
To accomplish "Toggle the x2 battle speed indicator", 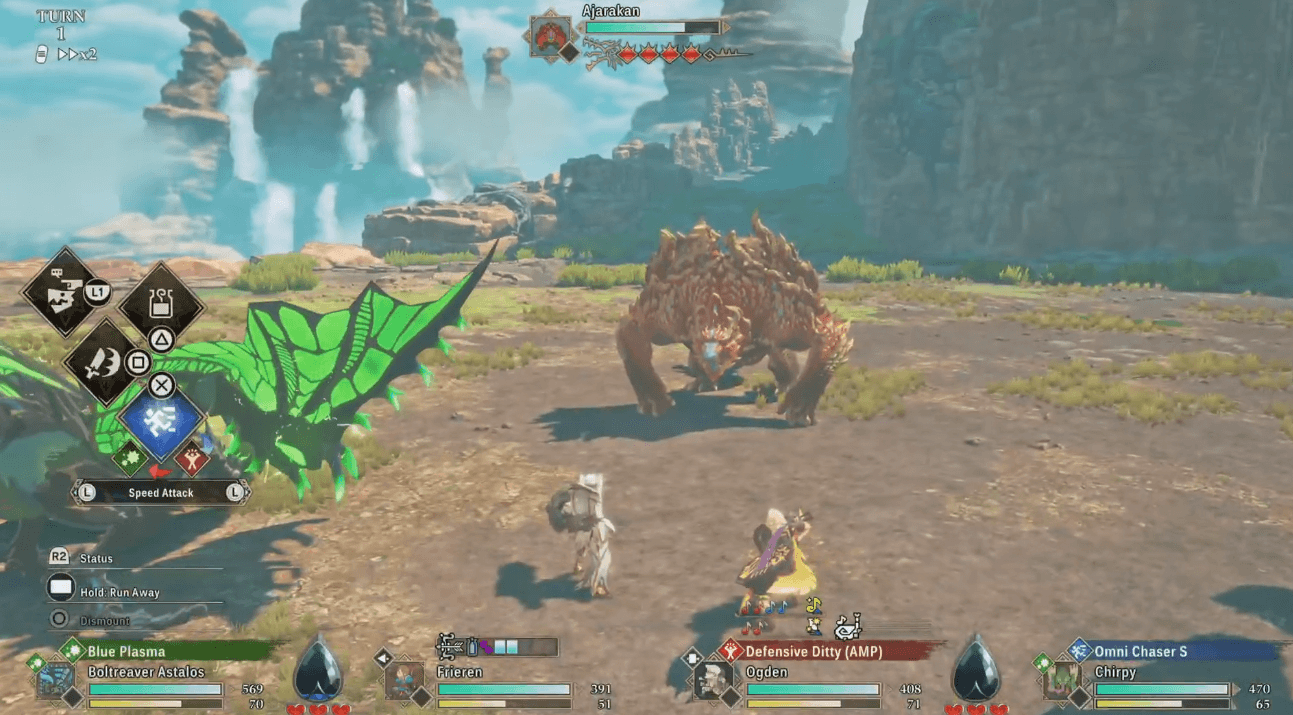I will click(x=77, y=55).
